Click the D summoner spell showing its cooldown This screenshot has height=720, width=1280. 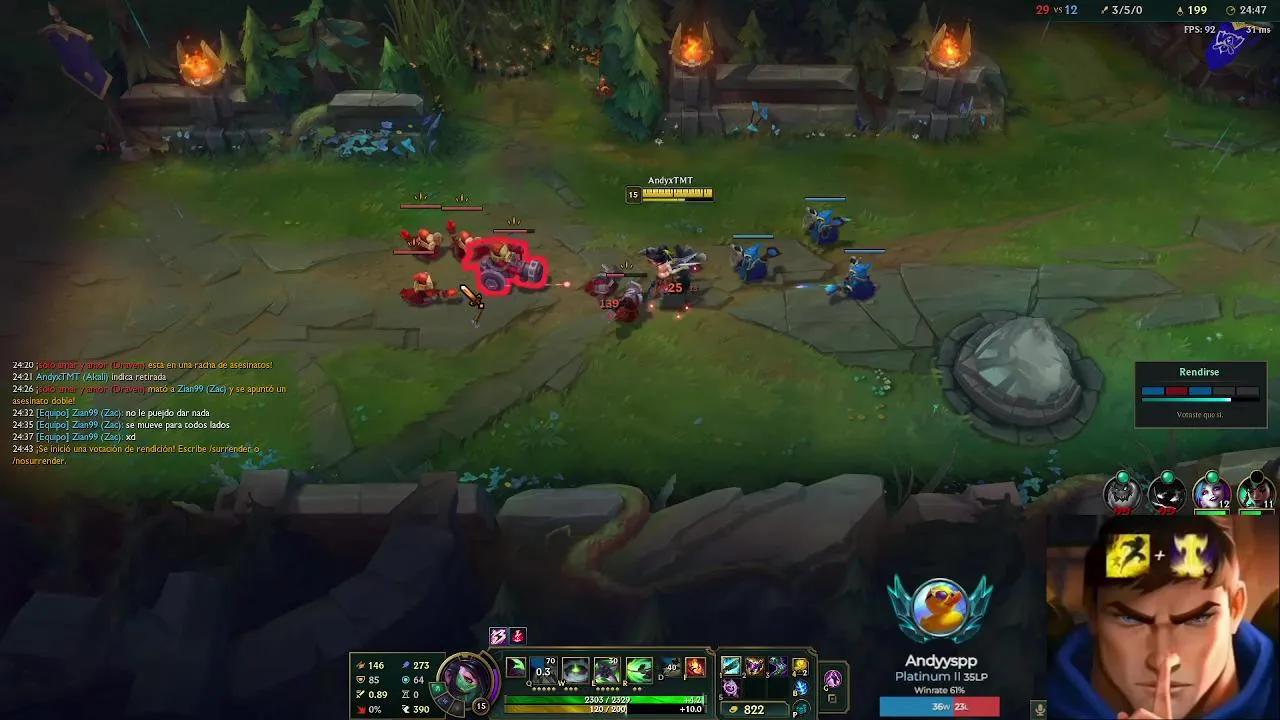coord(670,669)
